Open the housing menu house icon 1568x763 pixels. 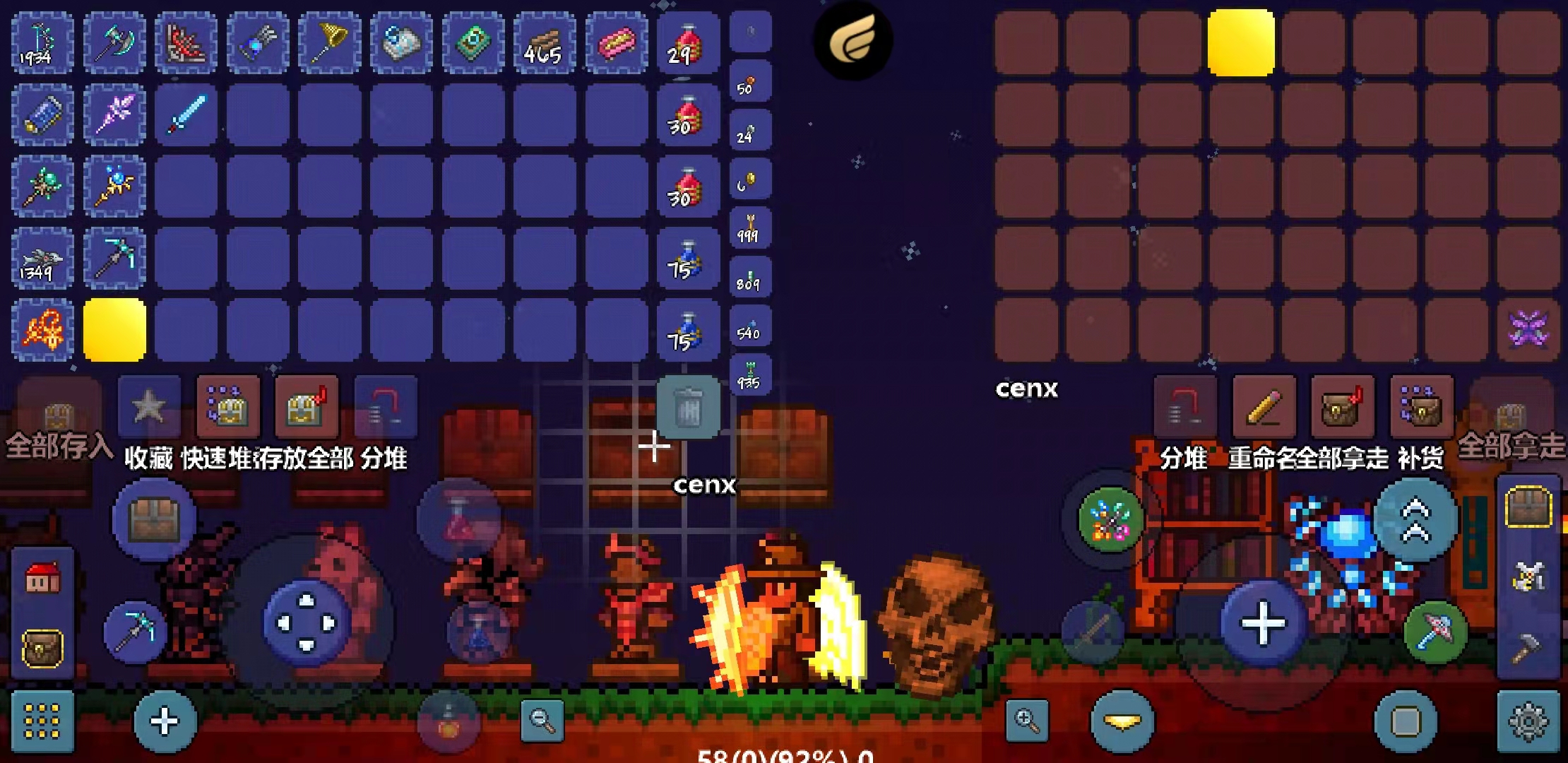[42, 579]
